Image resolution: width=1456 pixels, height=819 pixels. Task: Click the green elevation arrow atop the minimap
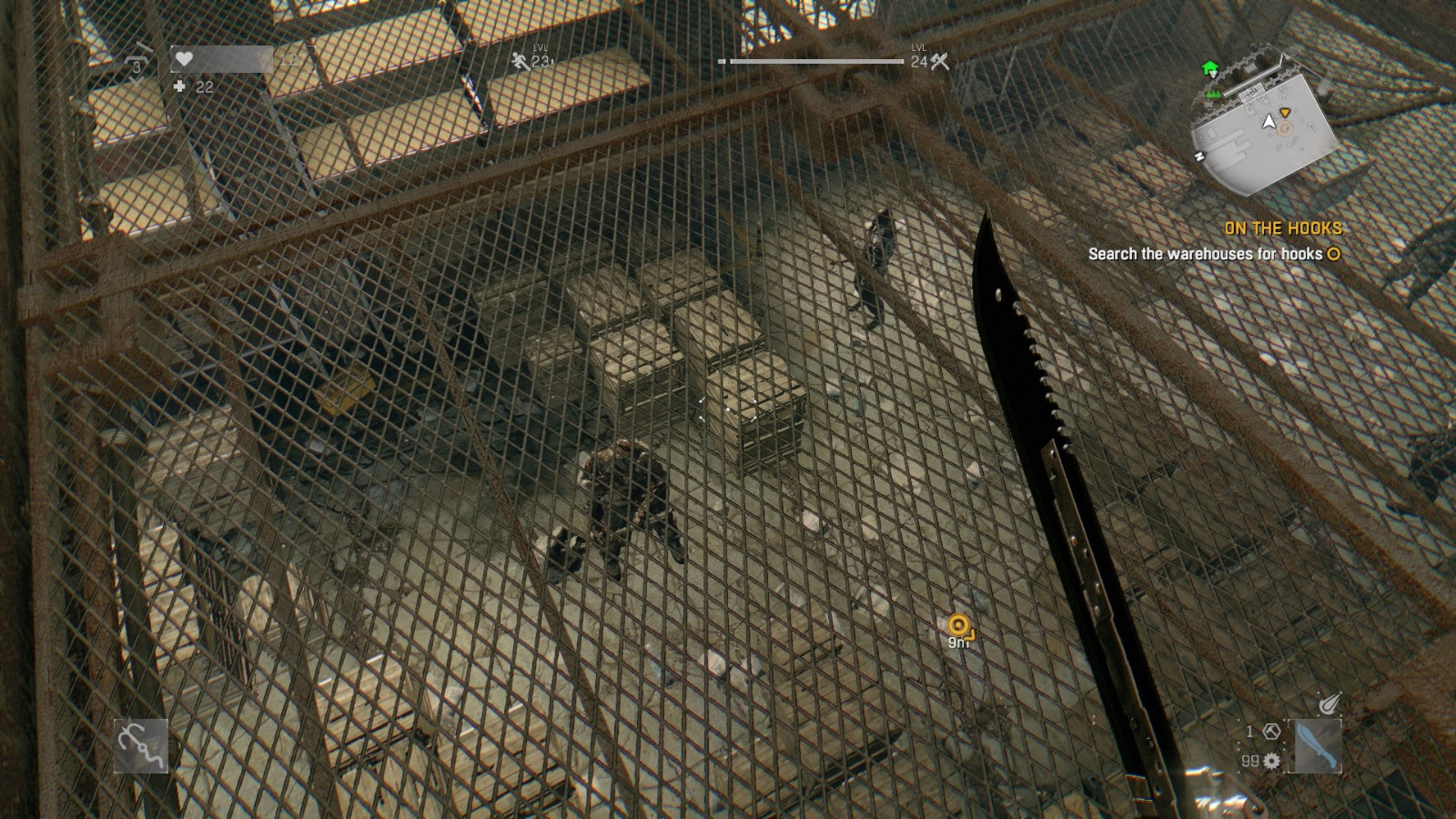pos(1211,67)
